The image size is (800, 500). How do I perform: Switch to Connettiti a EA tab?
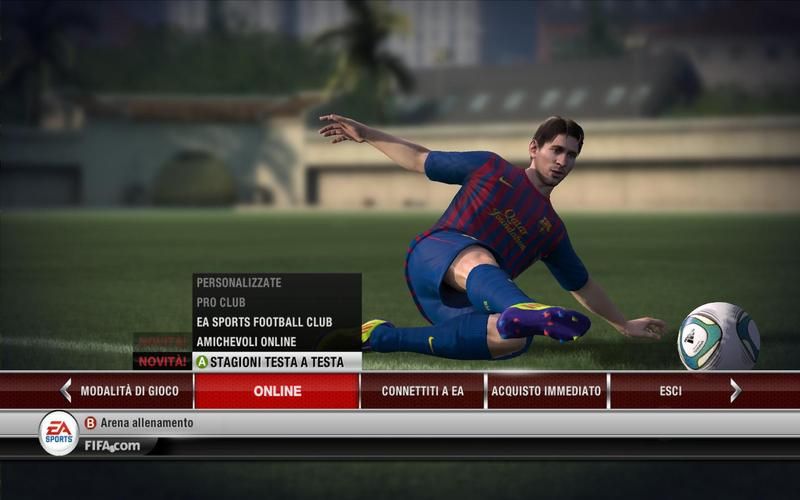click(422, 391)
